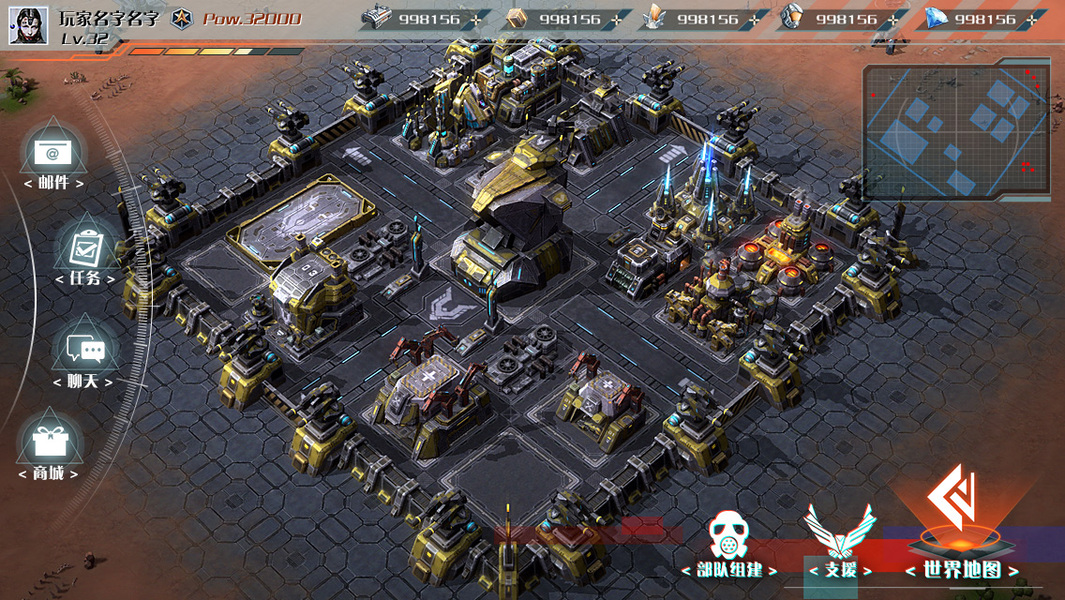Add more tank resource with plus button

point(476,19)
